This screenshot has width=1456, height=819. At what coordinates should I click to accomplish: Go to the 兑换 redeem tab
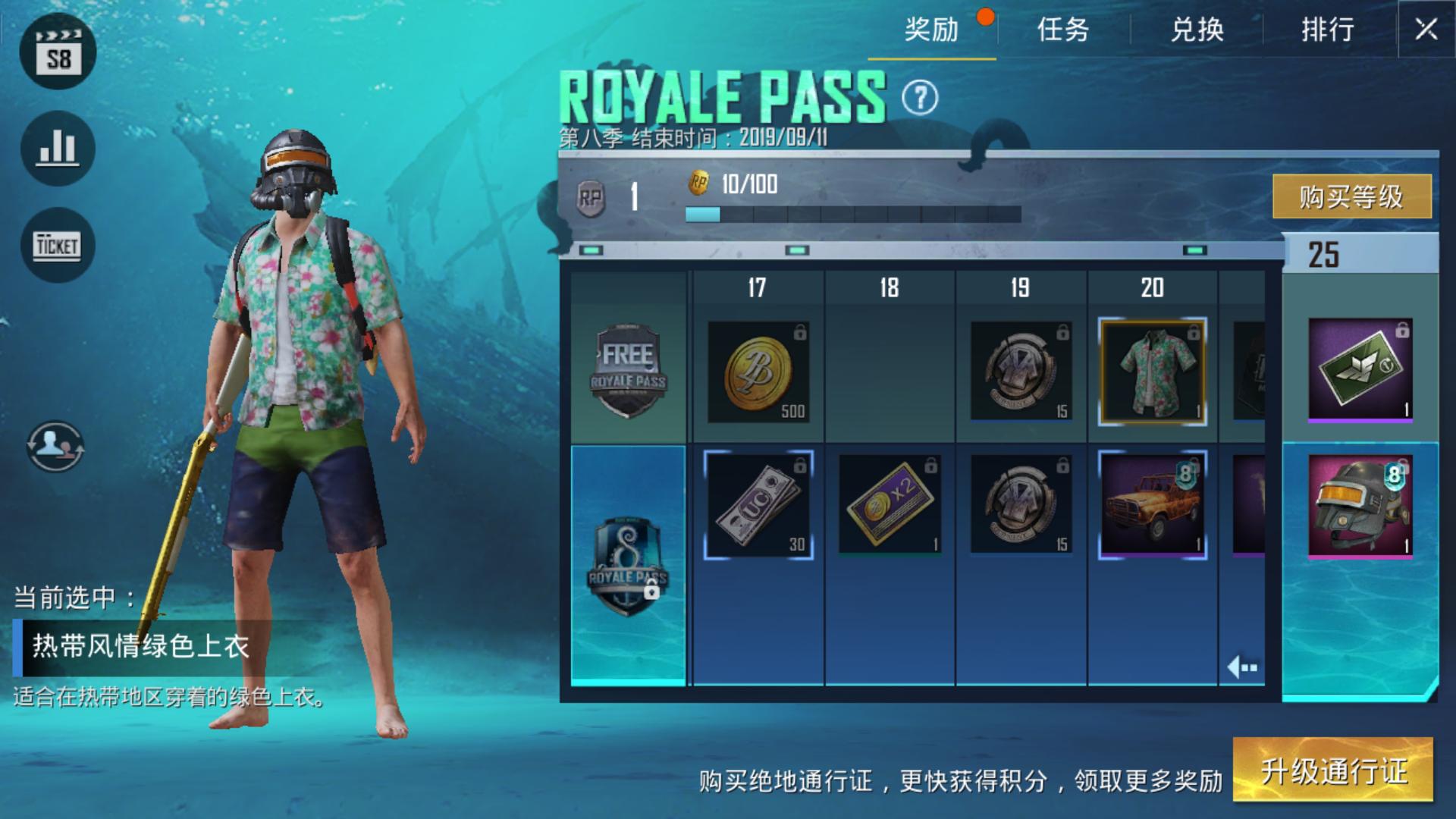(1197, 30)
